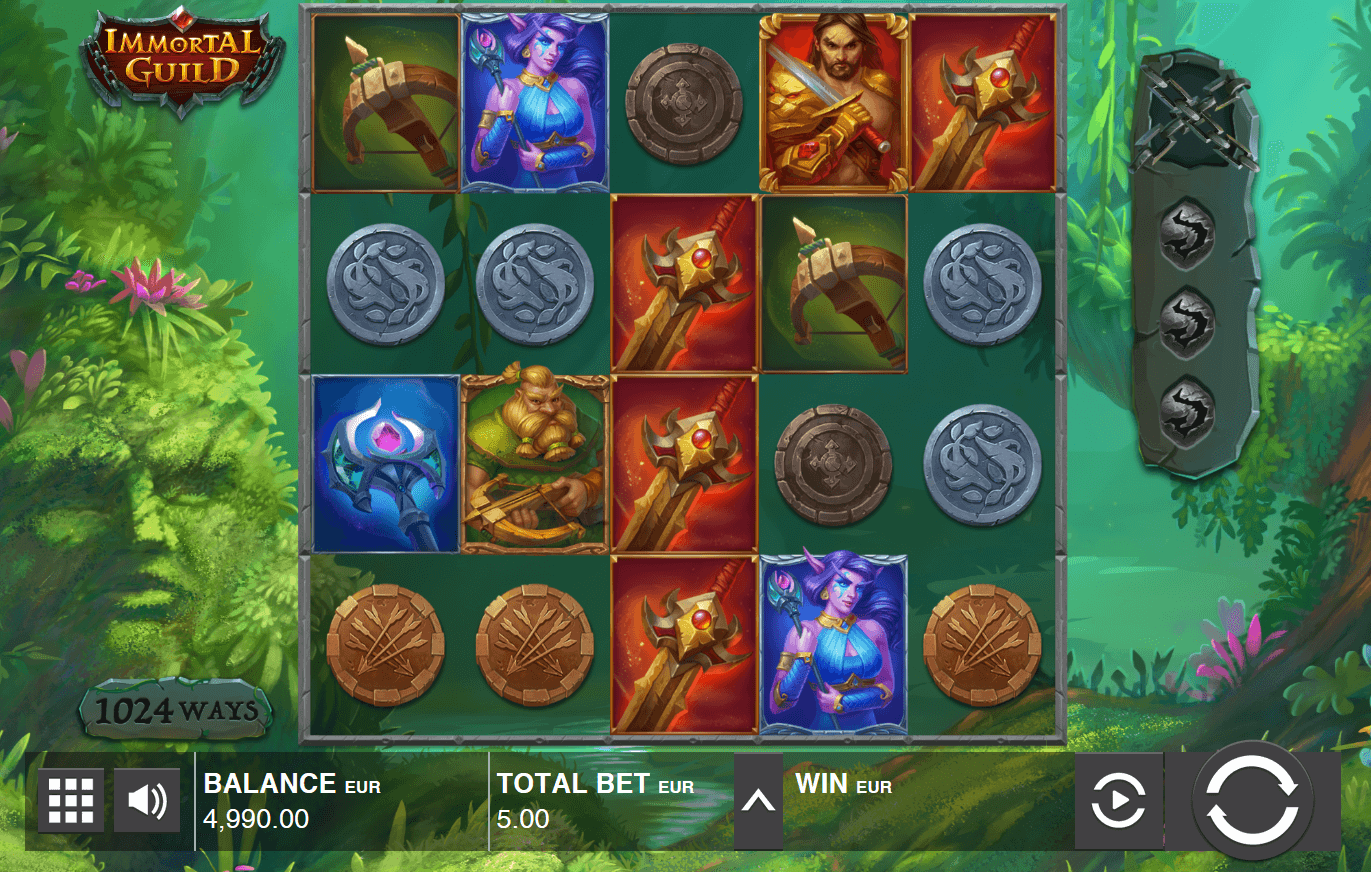Mute the game audio with the speaker icon
Screen dimensions: 1371x872
(146, 800)
